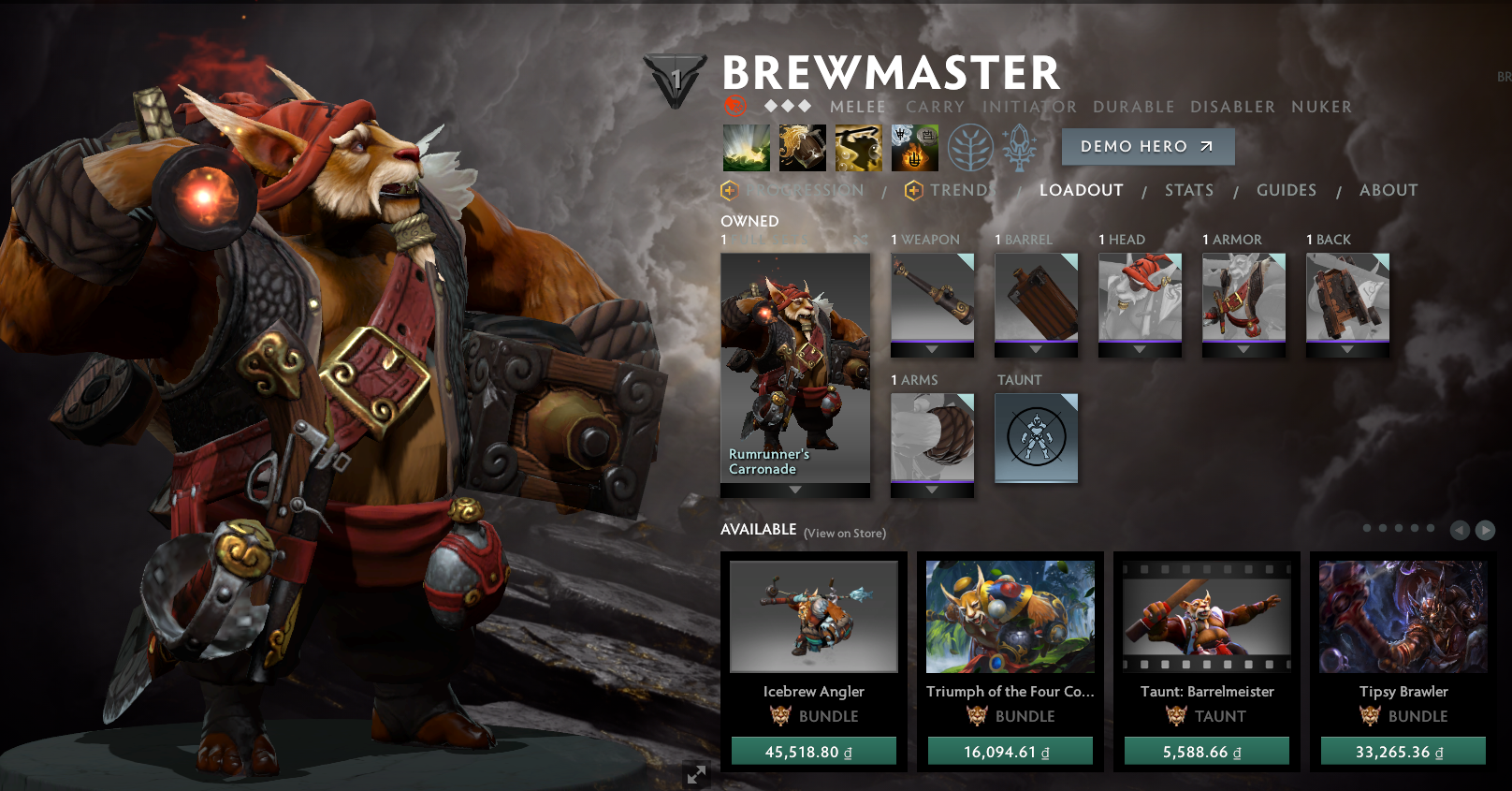
Task: Click the DEMO HERO button
Action: [1148, 146]
